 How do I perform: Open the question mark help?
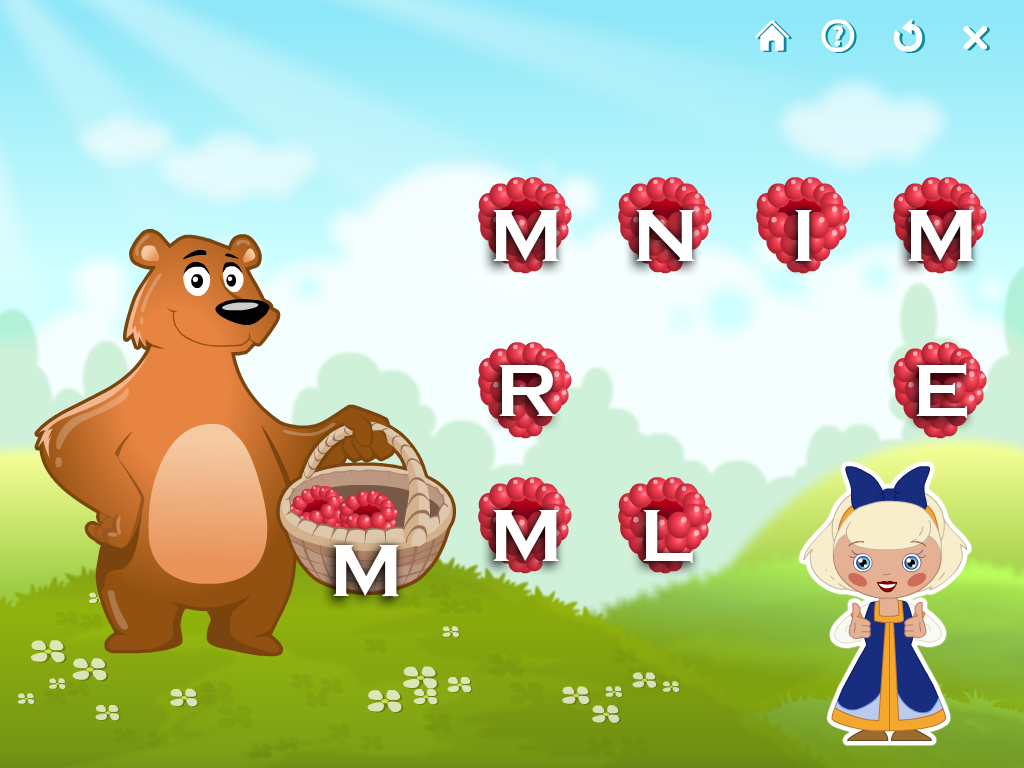(x=838, y=37)
